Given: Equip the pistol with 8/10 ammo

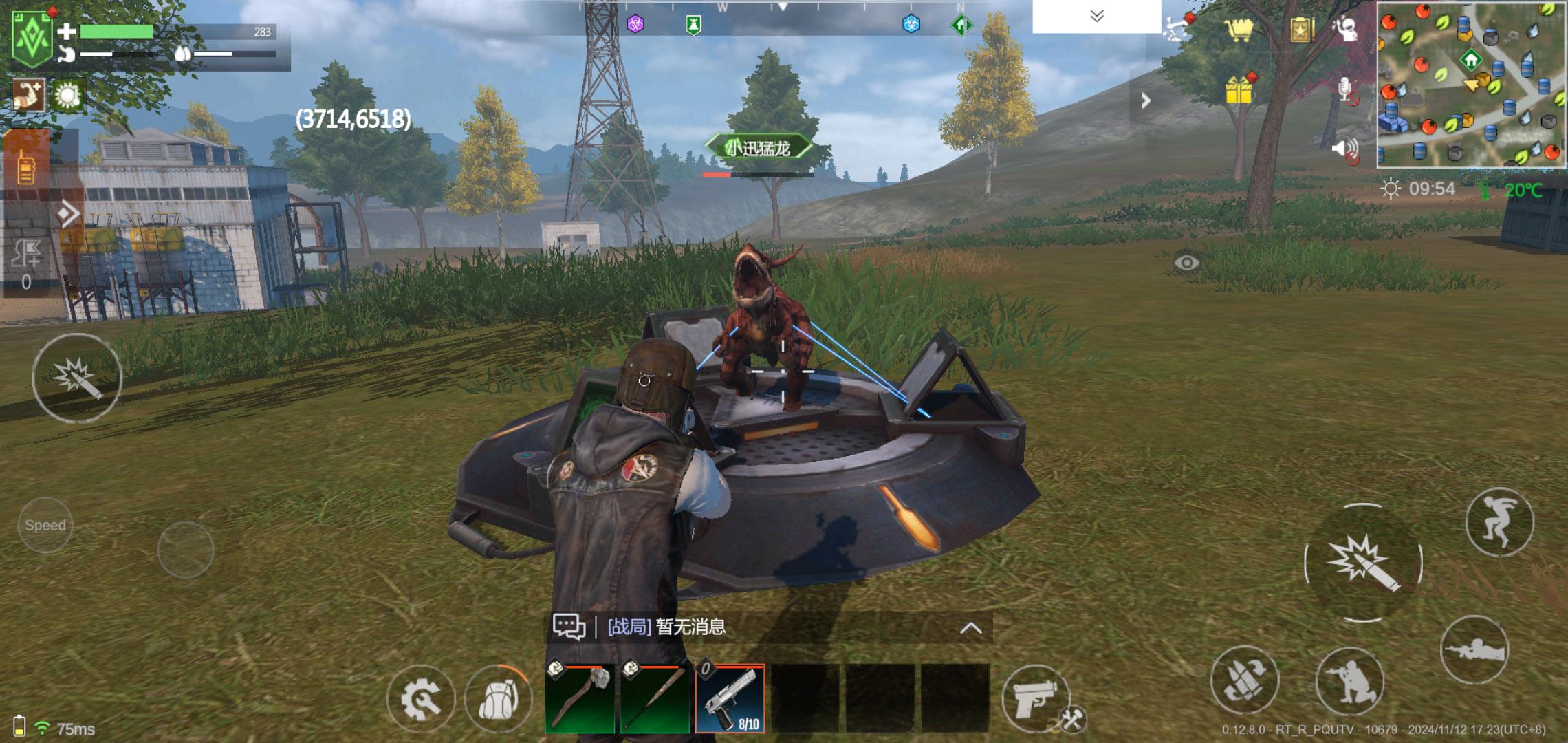Looking at the screenshot, I should coord(730,698).
